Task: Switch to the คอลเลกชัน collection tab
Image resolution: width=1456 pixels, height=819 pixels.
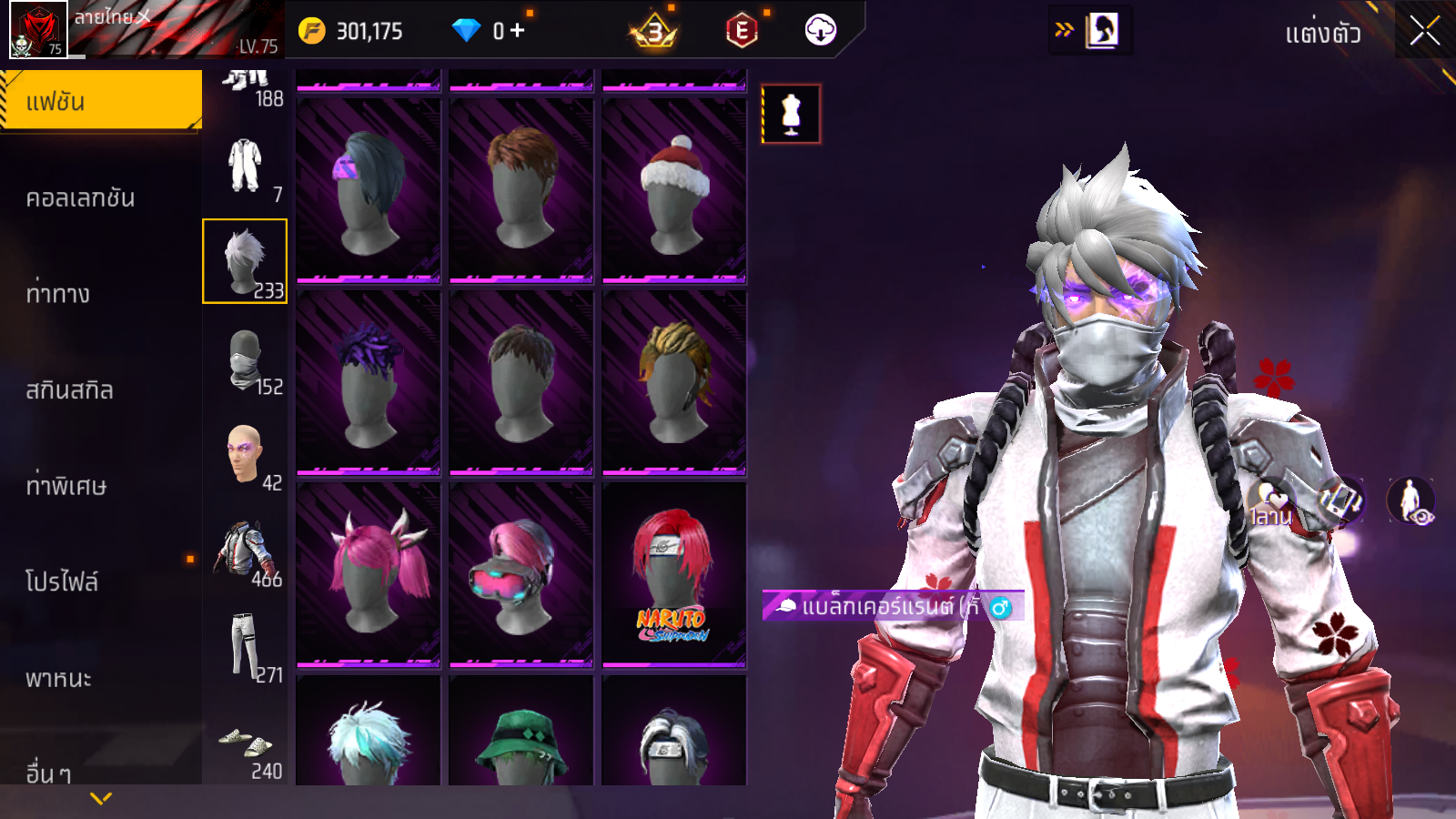Action: [x=80, y=198]
